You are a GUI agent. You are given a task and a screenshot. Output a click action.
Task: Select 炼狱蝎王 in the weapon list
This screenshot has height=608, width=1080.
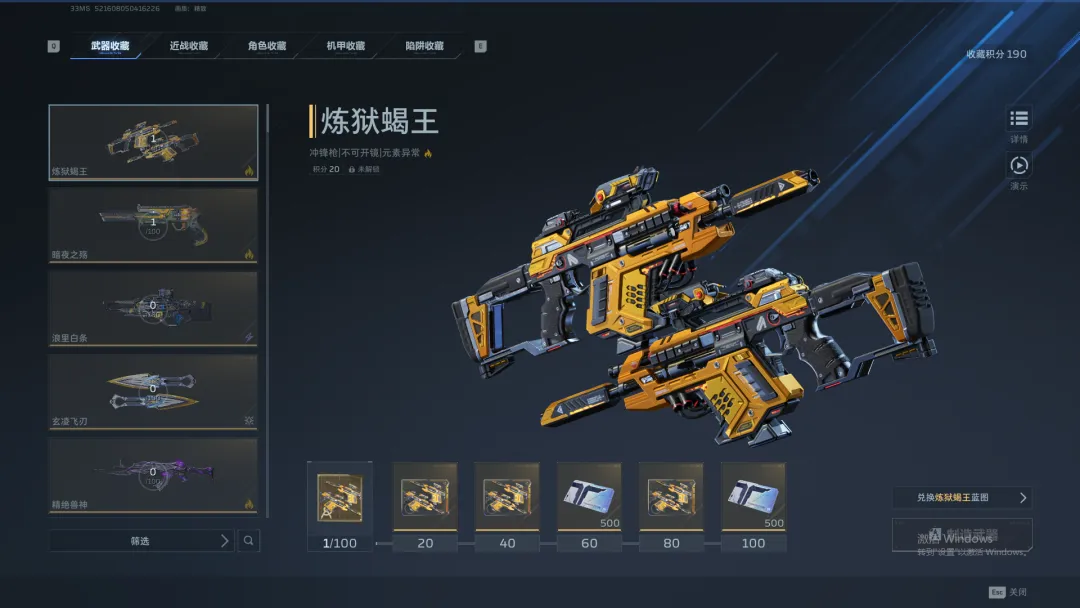pyautogui.click(x=153, y=142)
